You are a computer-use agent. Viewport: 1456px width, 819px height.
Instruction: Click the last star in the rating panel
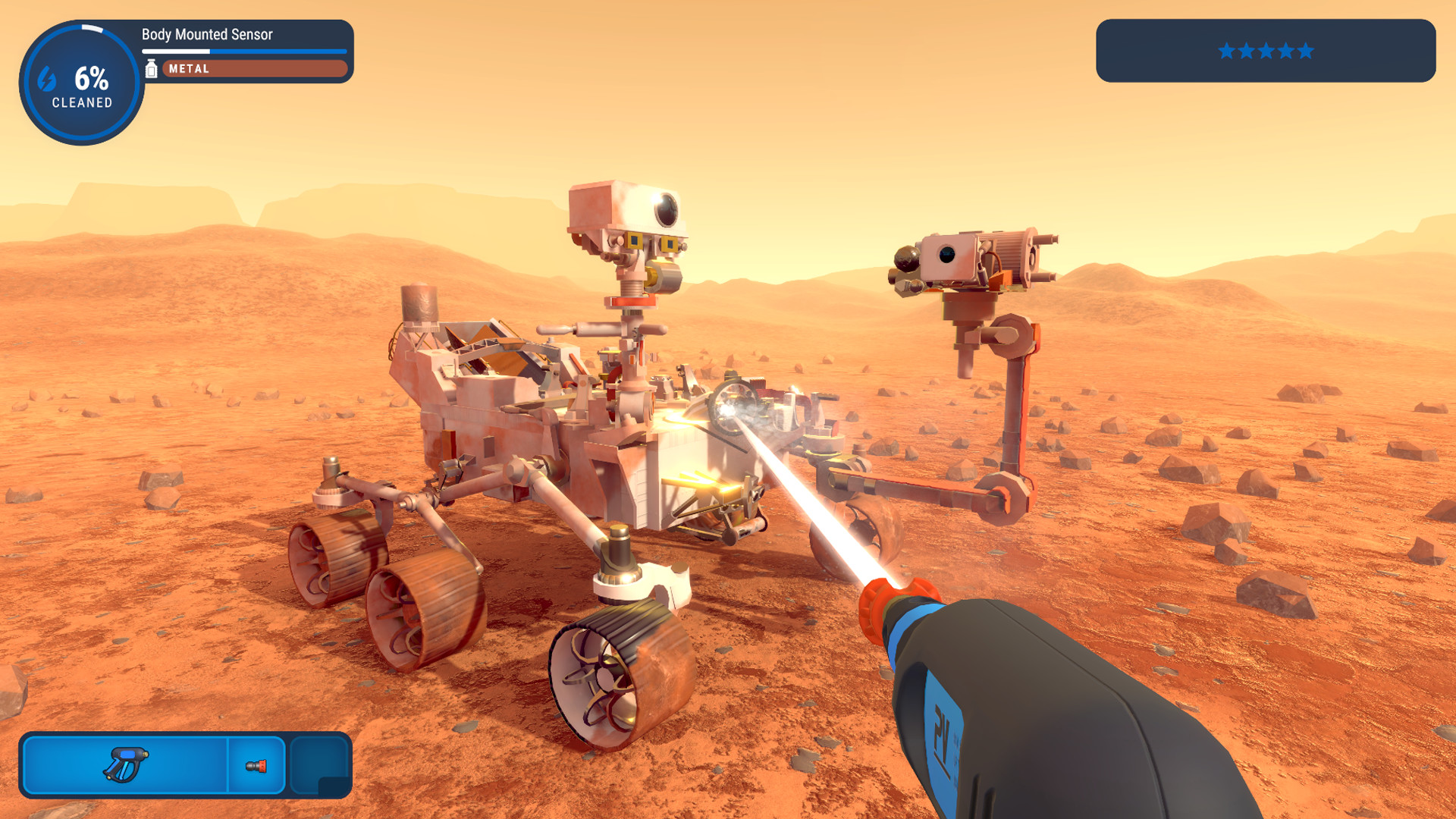1304,51
